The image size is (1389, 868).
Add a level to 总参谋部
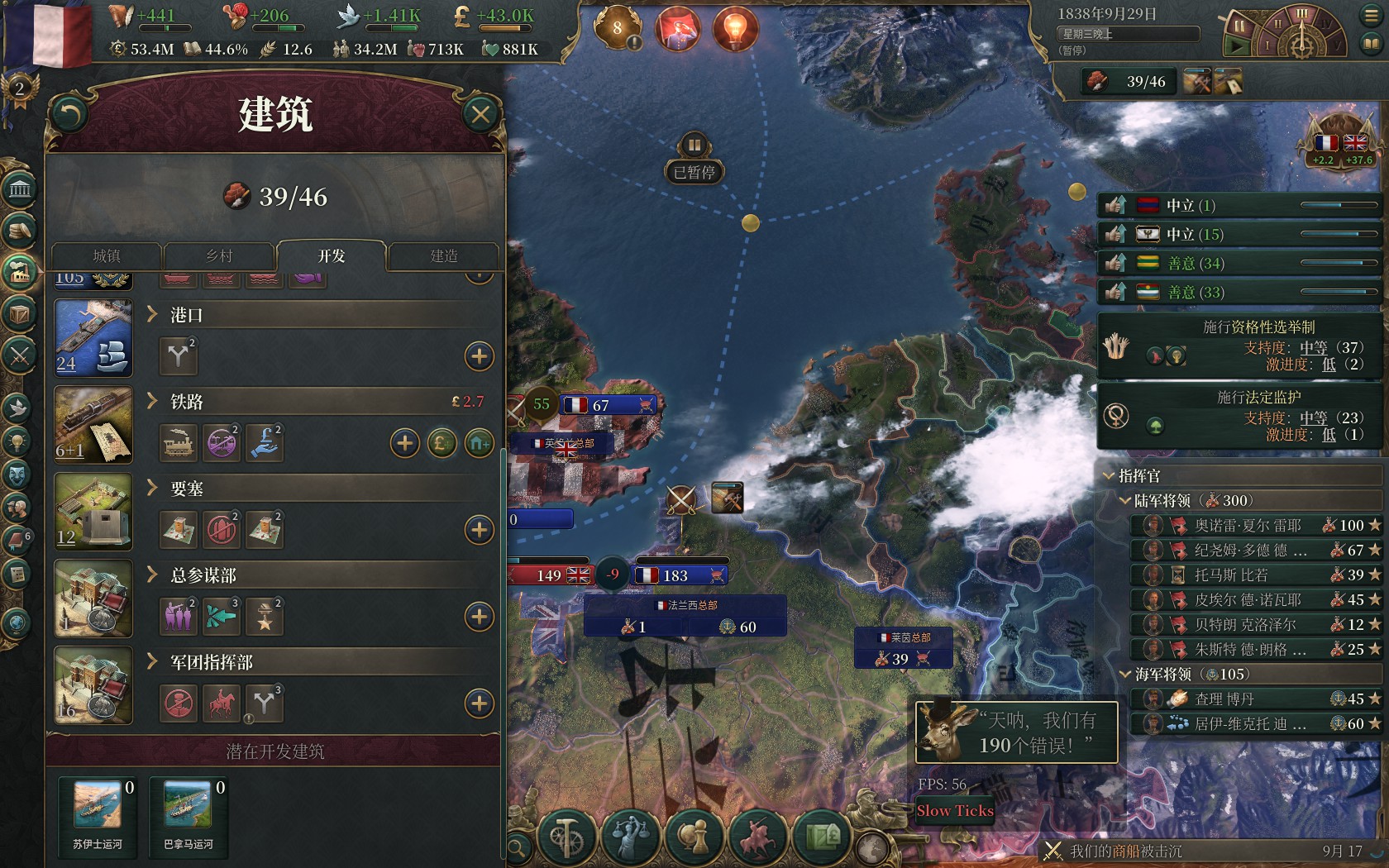pos(480,617)
